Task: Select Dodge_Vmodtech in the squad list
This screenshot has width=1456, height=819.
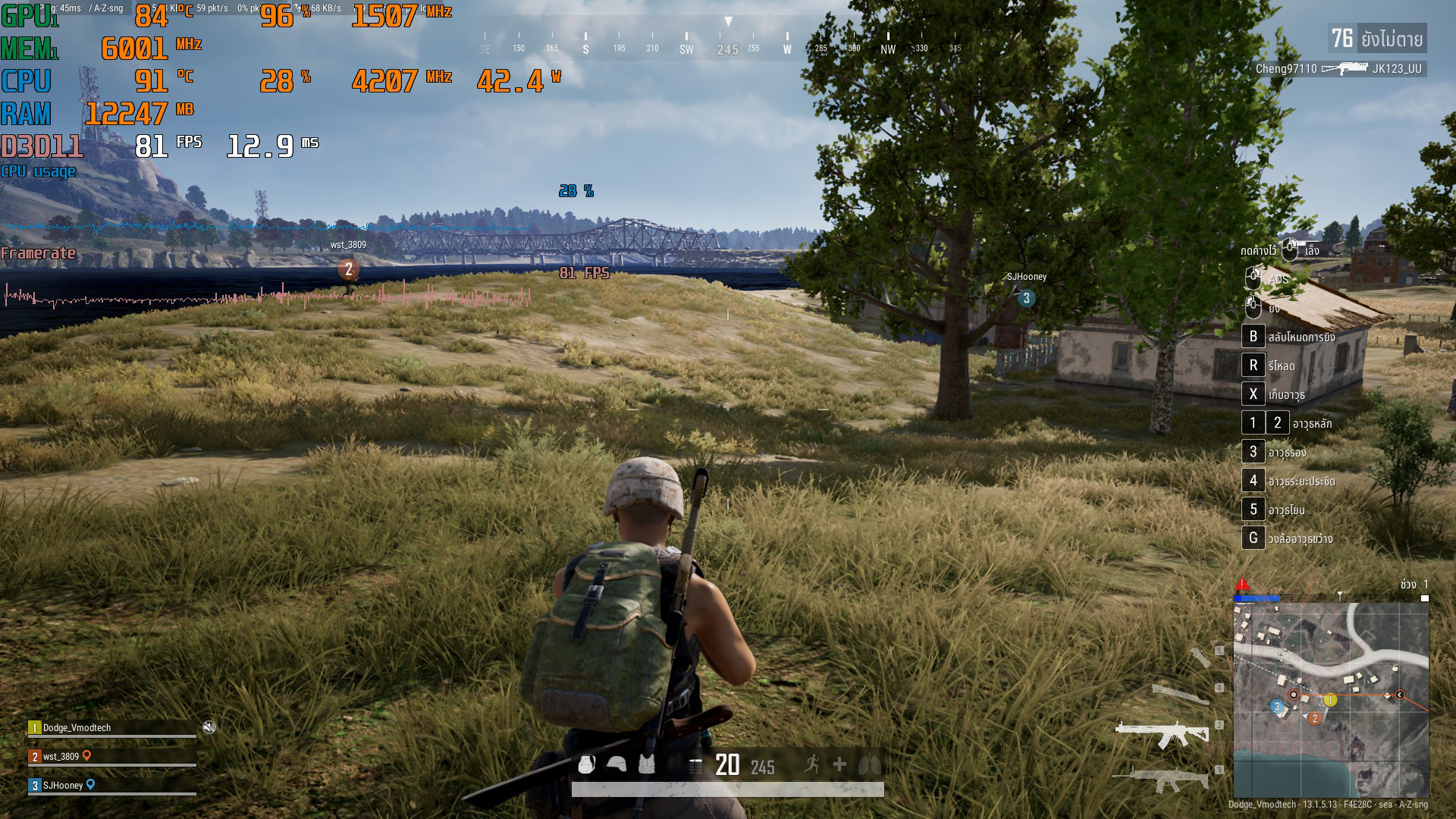Action: tap(76, 728)
